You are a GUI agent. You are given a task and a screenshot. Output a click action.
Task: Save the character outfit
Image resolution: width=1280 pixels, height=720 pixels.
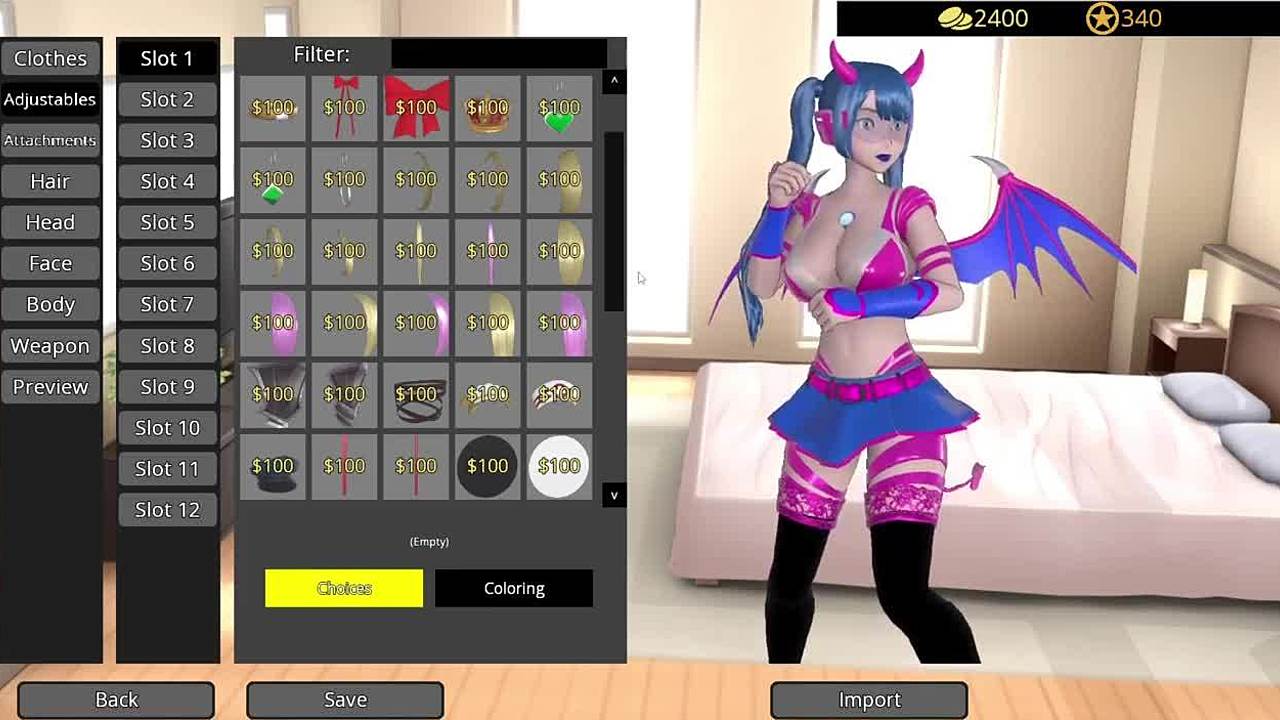(x=345, y=700)
